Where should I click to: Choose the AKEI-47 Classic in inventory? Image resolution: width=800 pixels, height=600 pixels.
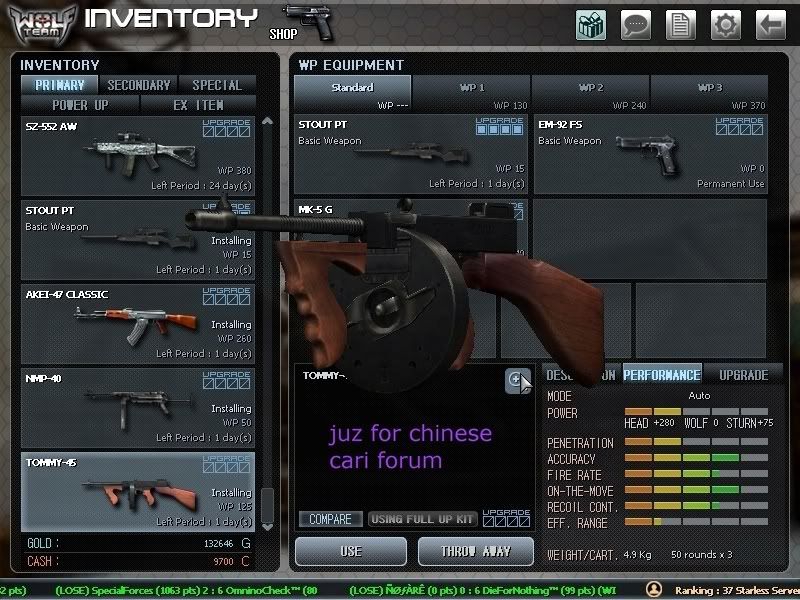pos(138,324)
